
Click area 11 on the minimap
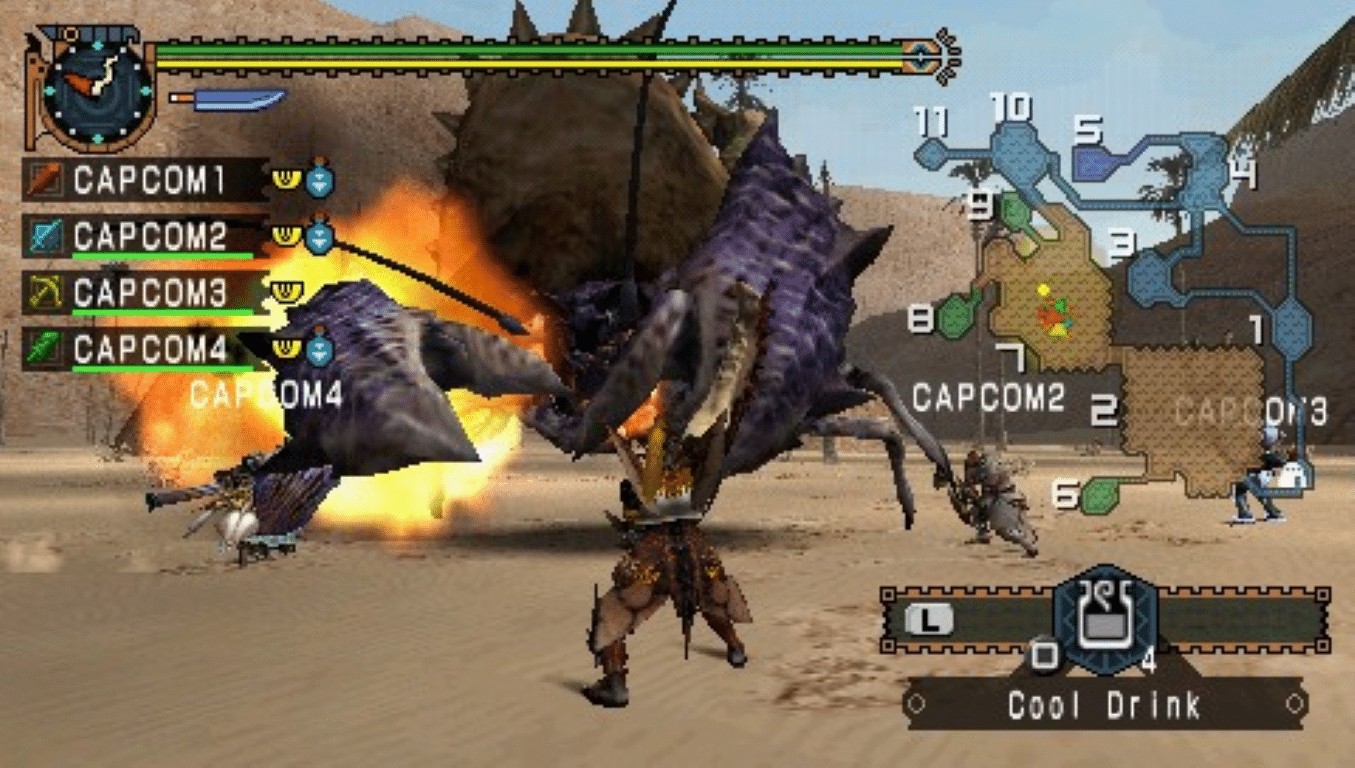[x=932, y=152]
